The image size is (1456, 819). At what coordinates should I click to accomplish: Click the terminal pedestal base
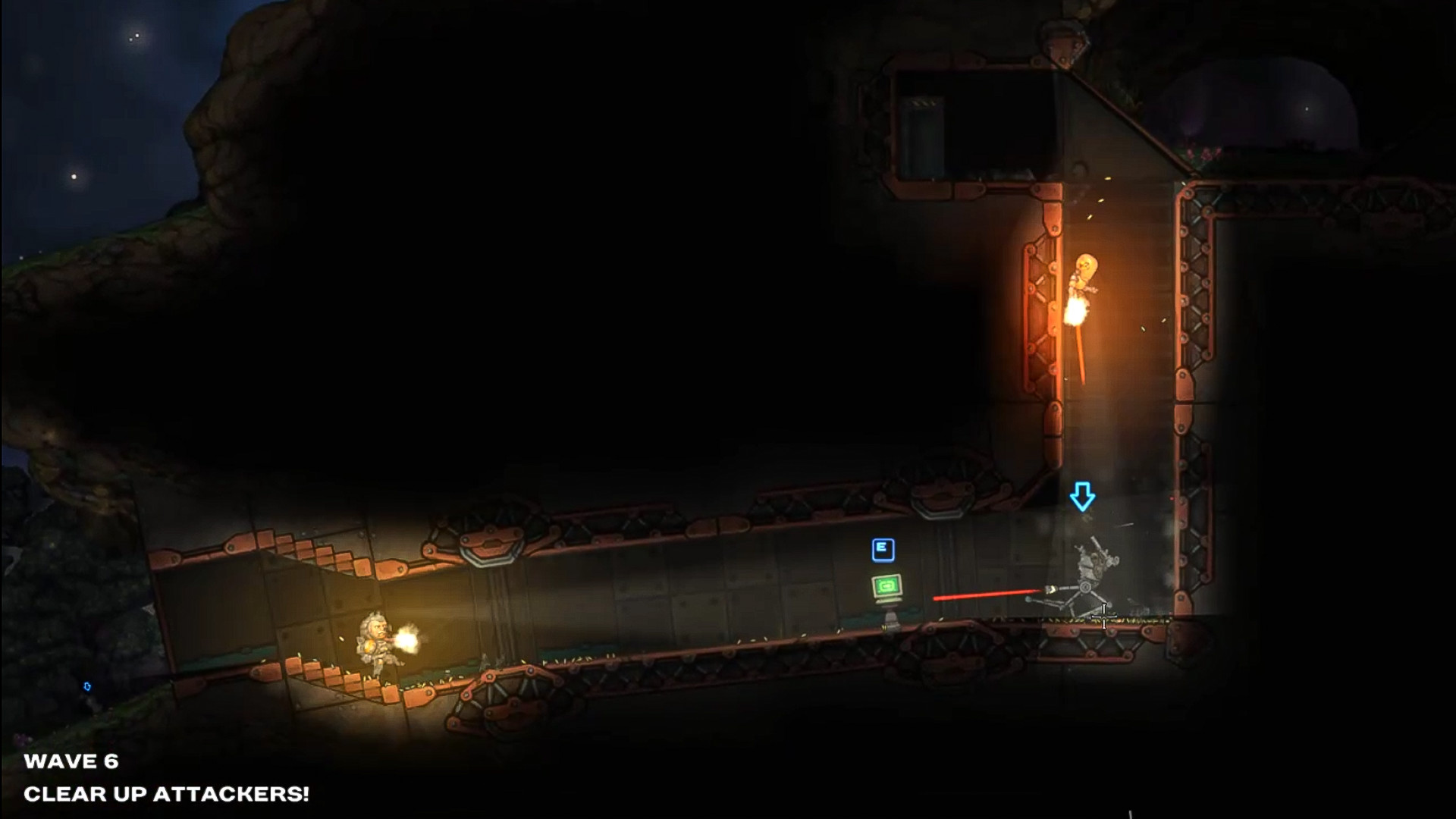(x=890, y=620)
